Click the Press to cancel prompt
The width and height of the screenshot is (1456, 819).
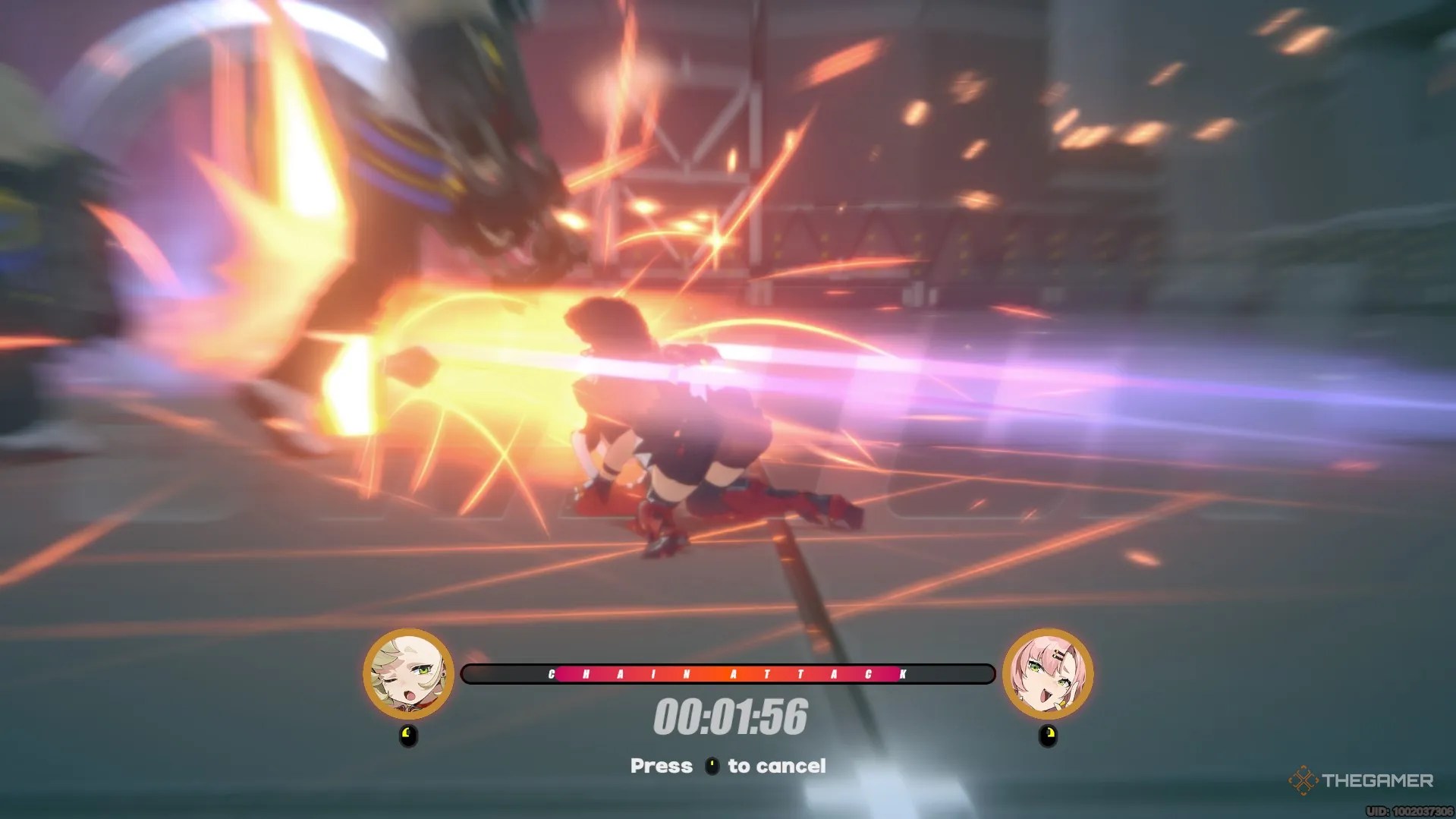tap(728, 766)
